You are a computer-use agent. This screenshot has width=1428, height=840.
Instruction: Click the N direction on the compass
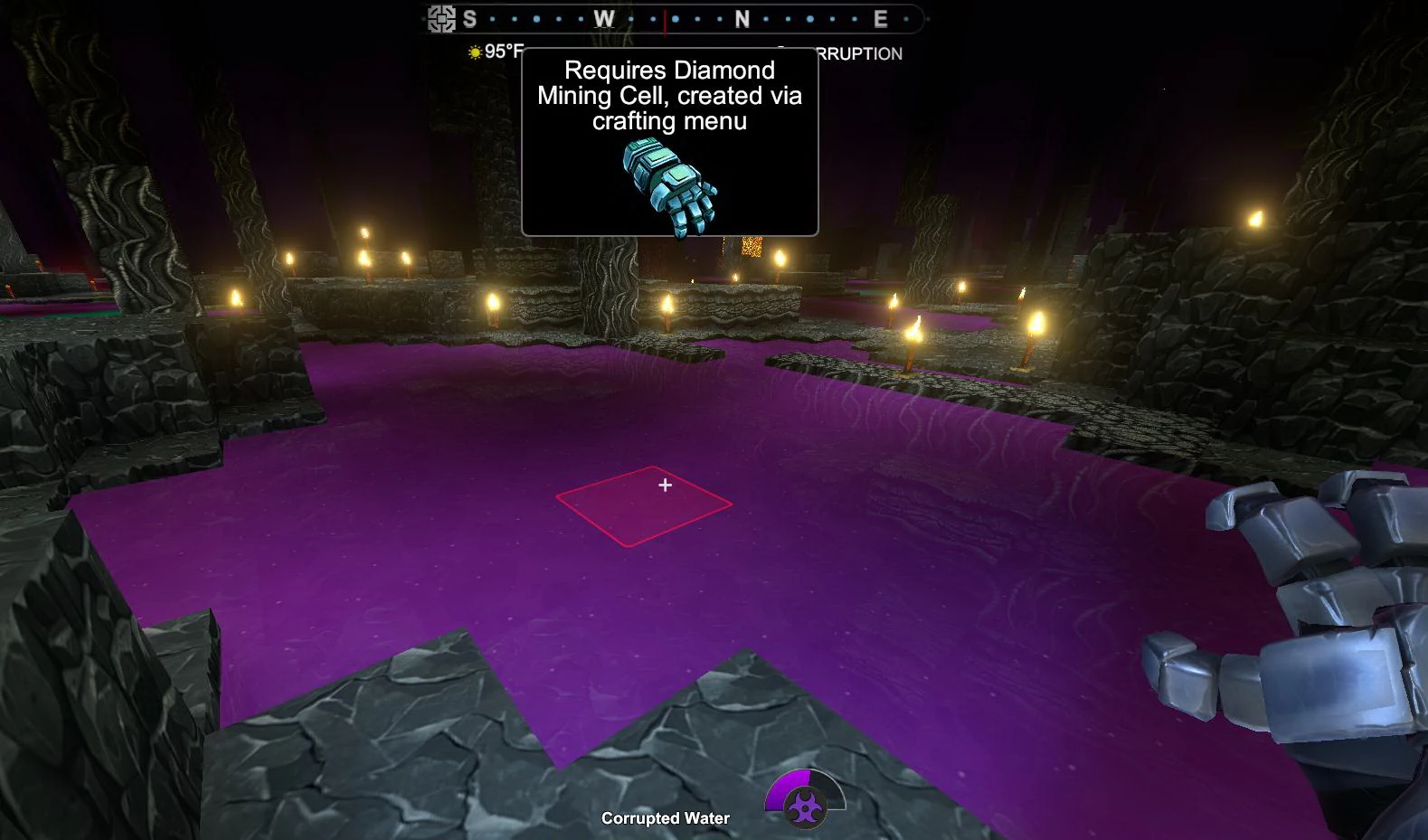pyautogui.click(x=741, y=17)
